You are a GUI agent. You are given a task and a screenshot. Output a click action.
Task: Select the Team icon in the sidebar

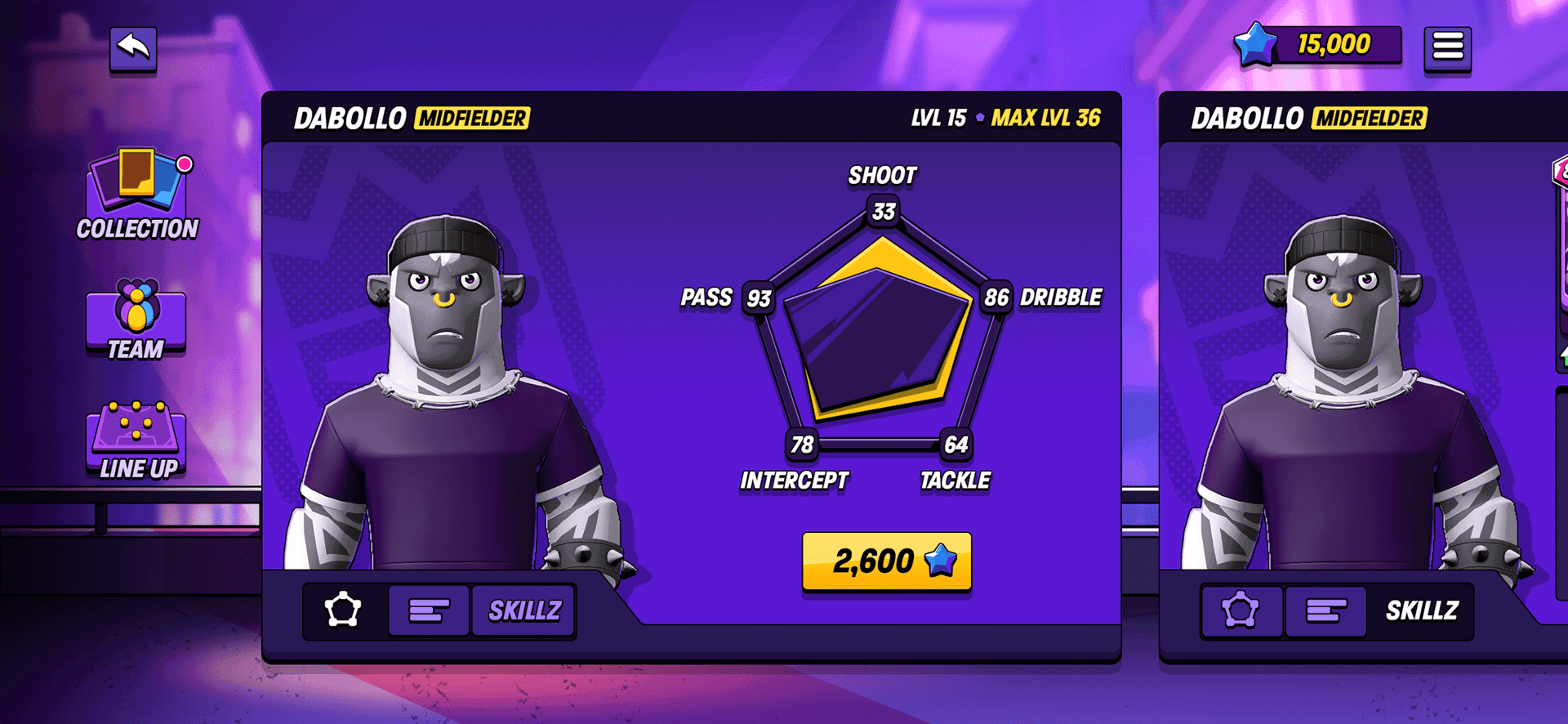[x=135, y=319]
